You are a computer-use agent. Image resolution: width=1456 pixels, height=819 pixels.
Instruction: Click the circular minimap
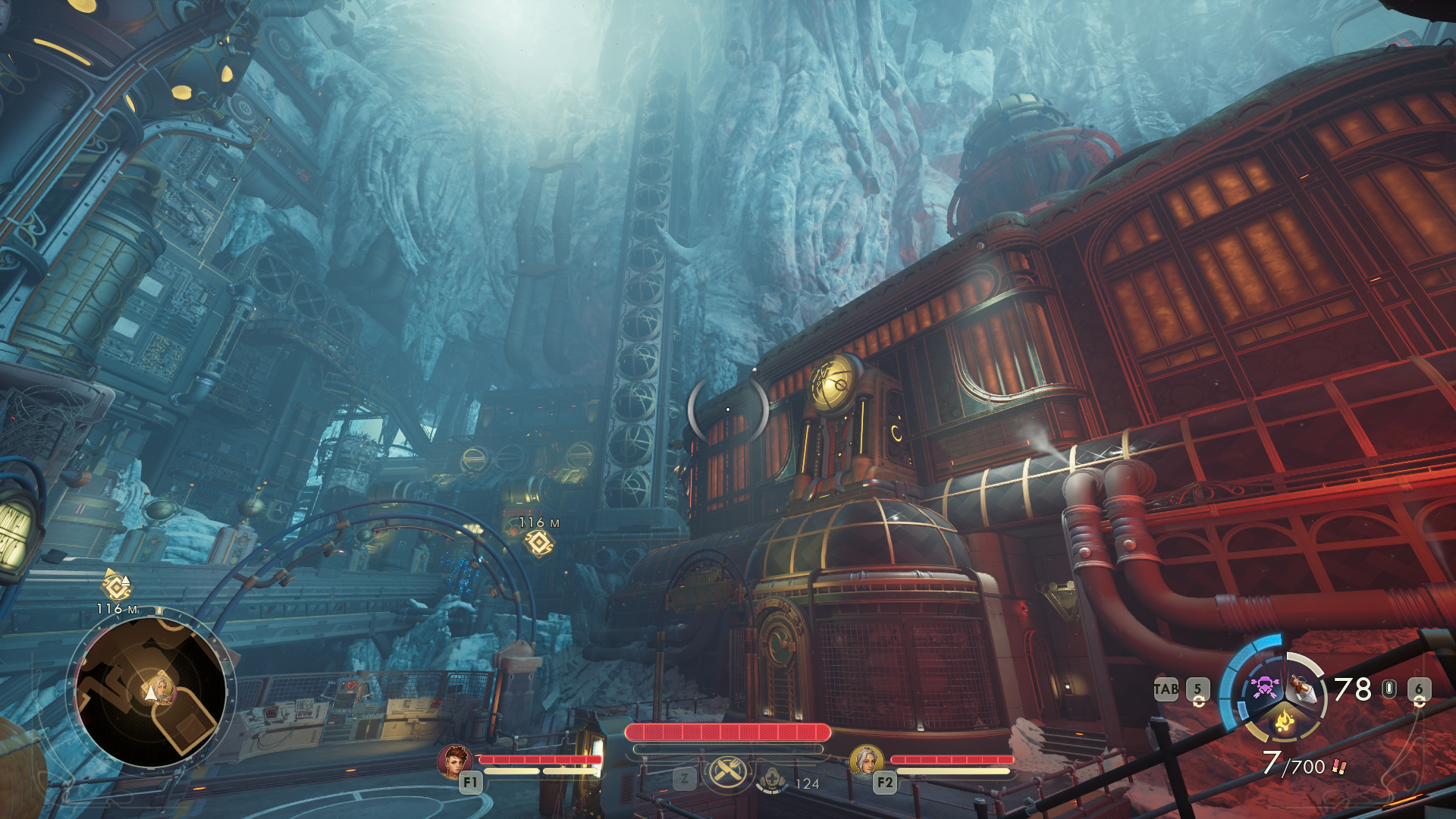coord(151,692)
